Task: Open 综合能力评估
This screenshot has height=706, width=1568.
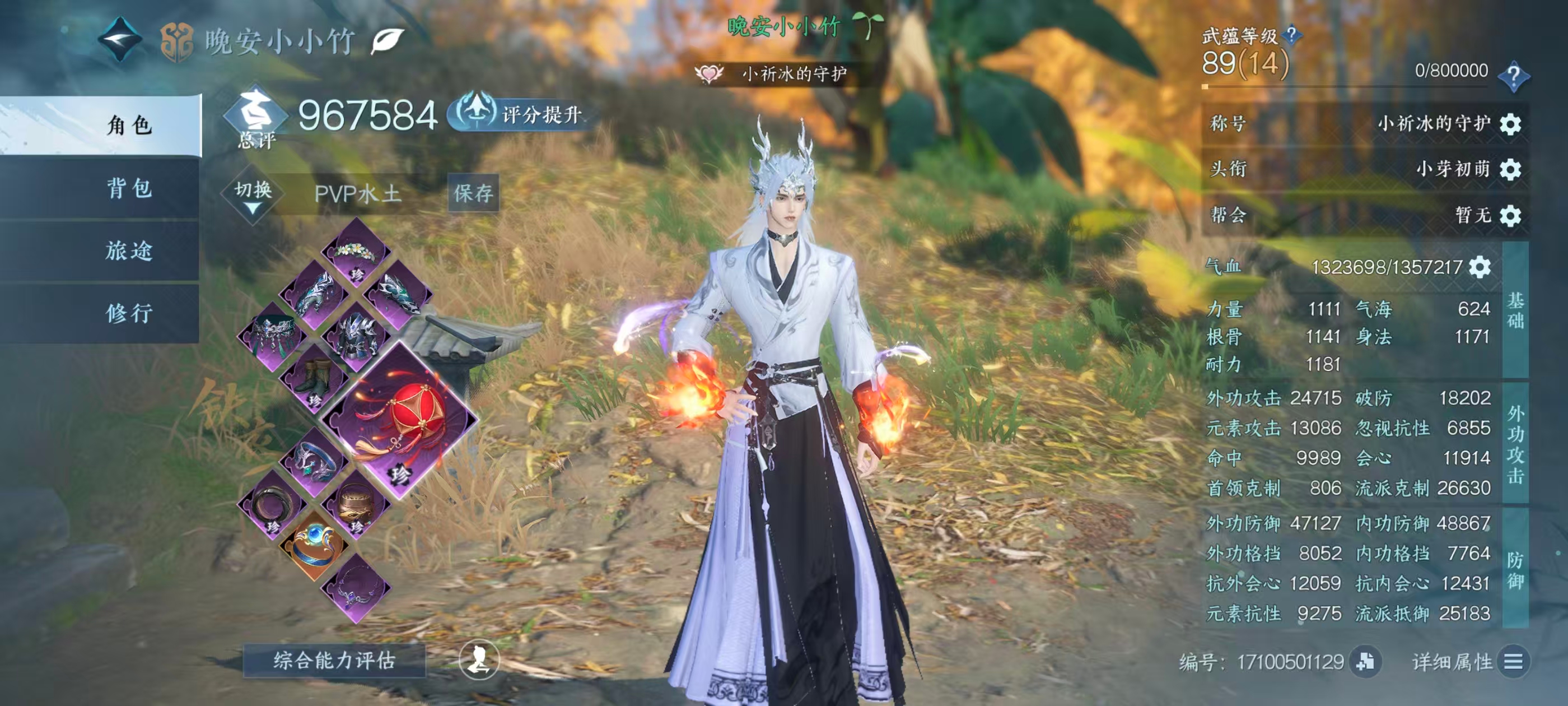Action: click(x=334, y=660)
